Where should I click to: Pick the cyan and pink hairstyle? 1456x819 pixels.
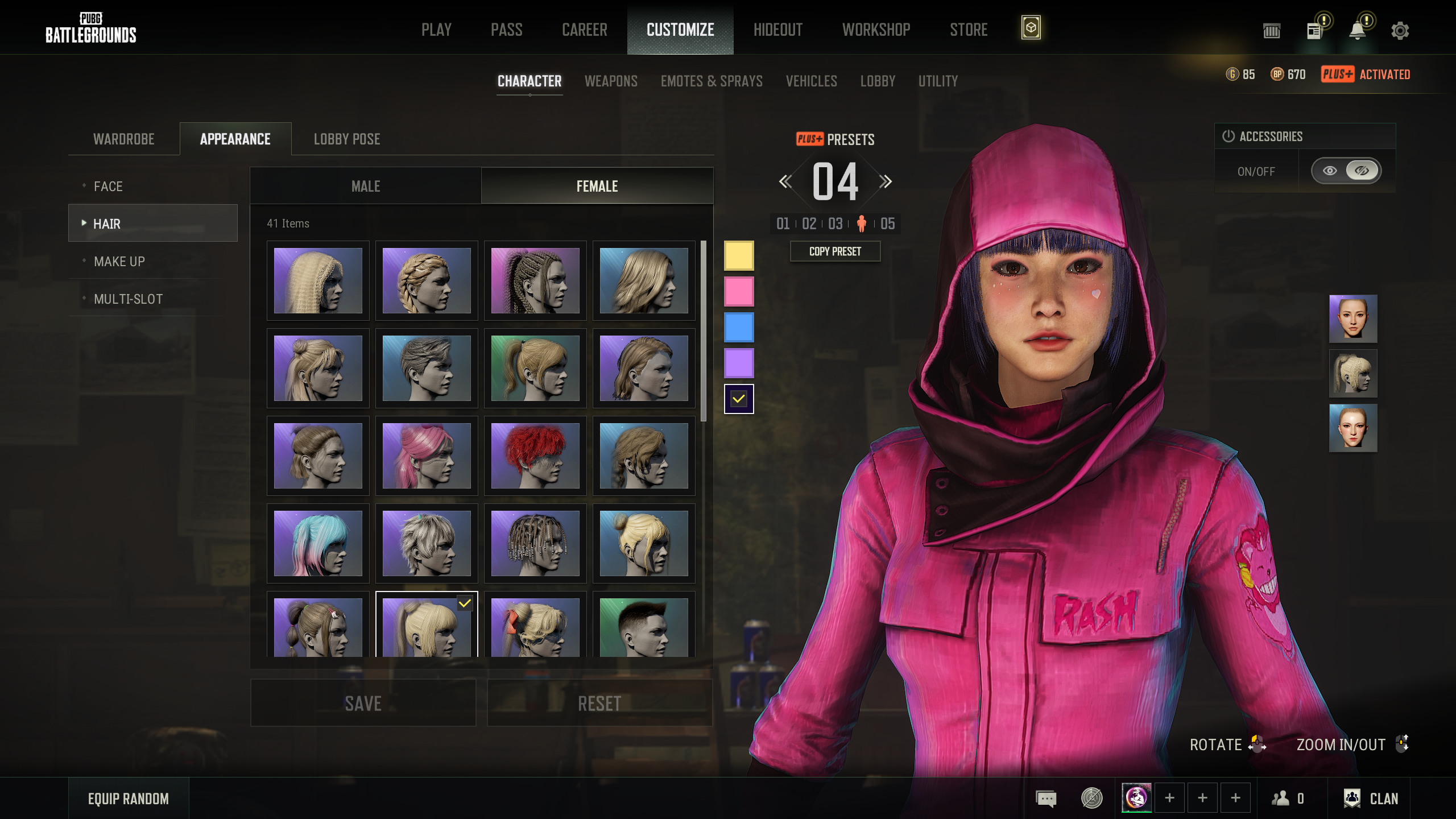[318, 543]
